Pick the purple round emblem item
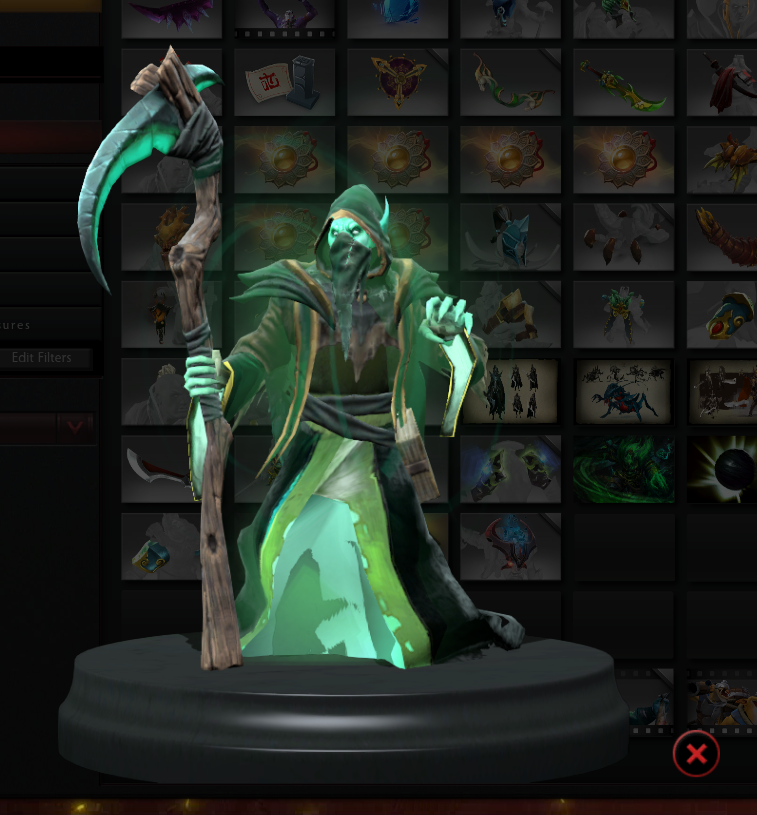The image size is (757, 815). point(397,82)
